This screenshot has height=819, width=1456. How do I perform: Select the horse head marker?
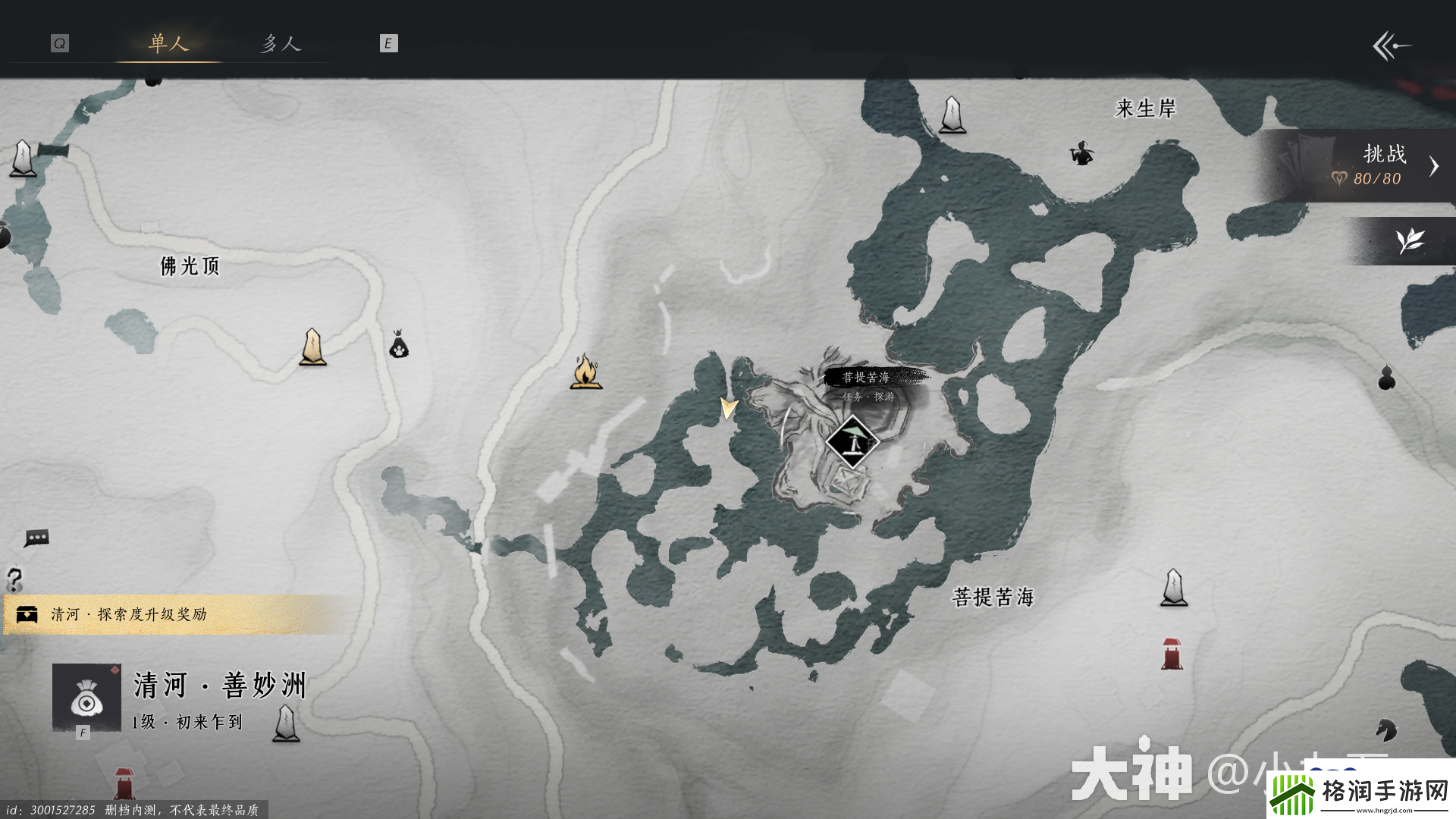coord(1386,730)
